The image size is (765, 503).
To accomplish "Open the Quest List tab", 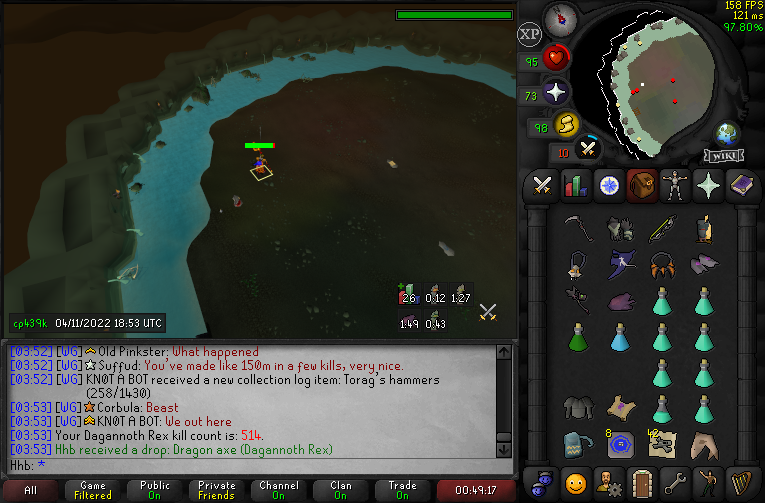I will click(x=608, y=186).
